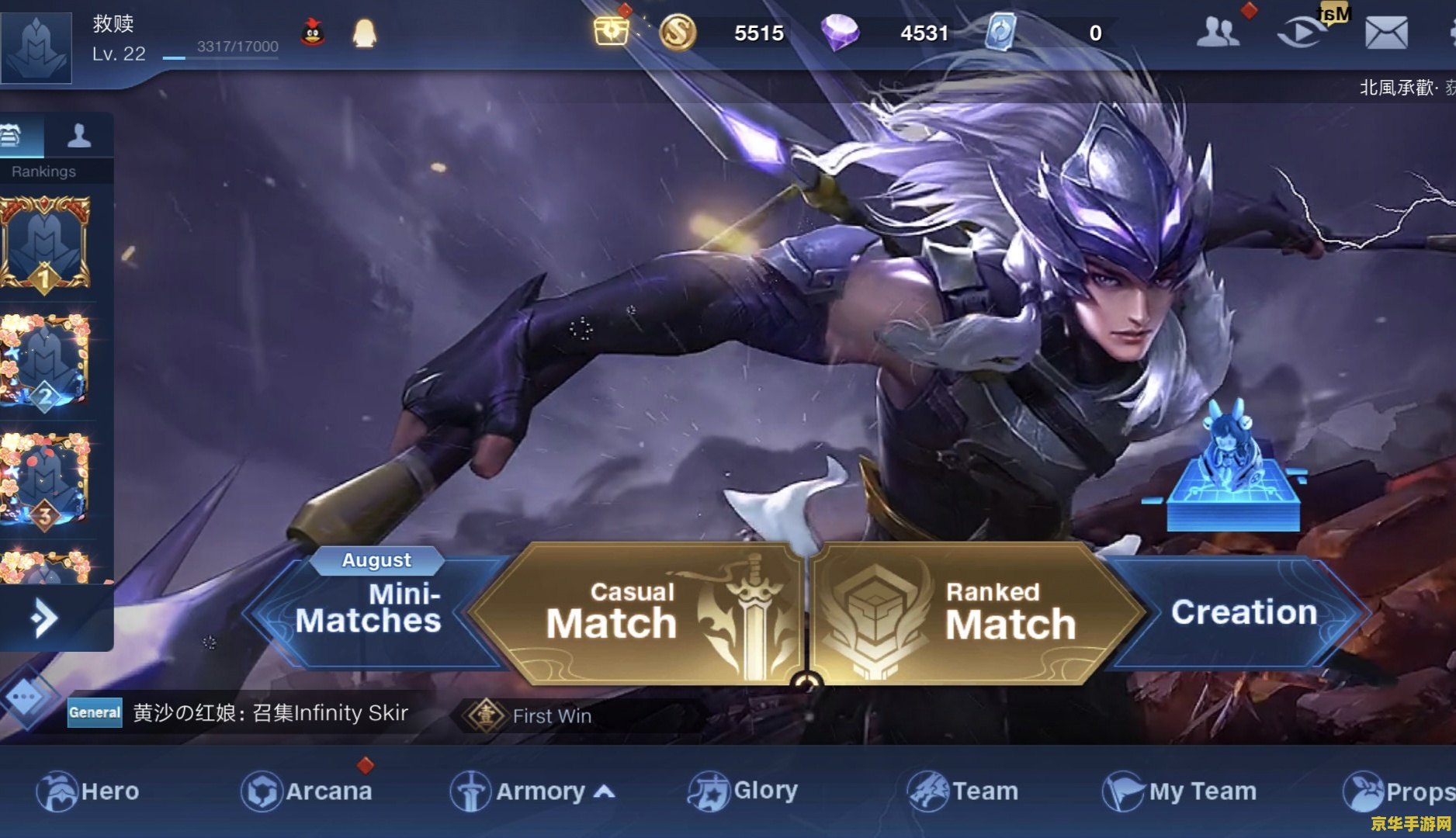Open the Hero menu

click(x=88, y=791)
